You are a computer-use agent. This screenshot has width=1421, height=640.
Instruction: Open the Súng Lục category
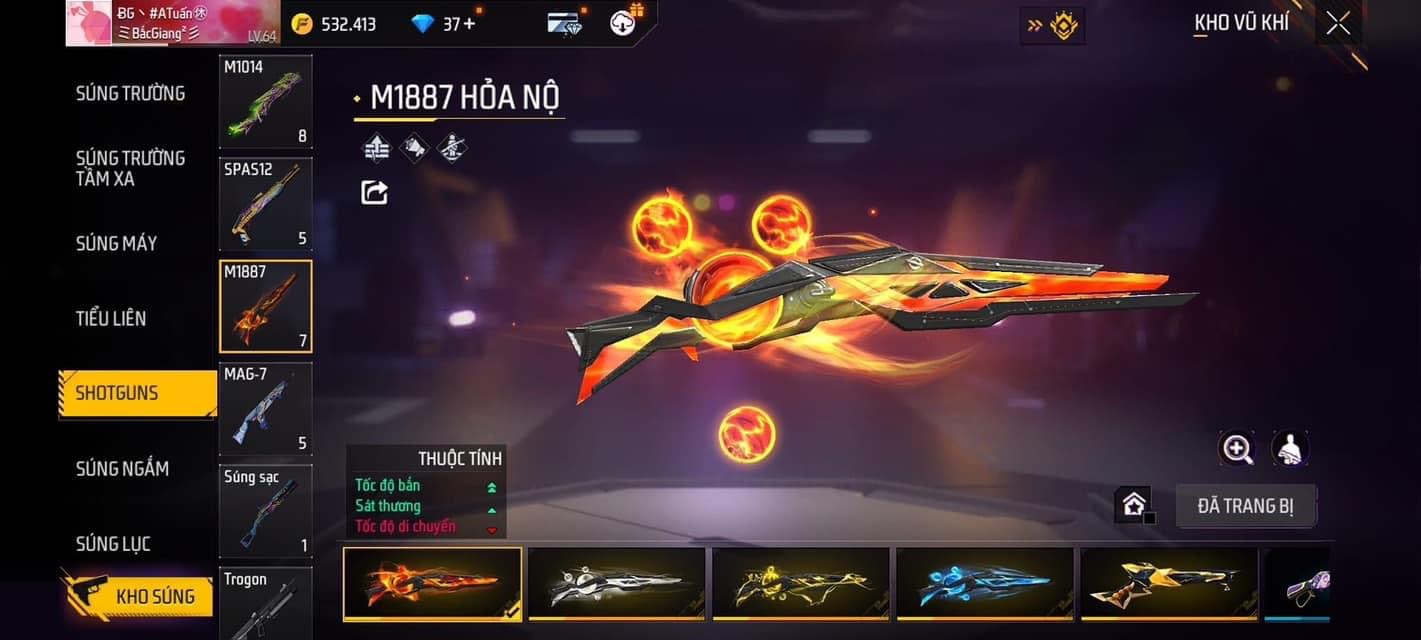(x=113, y=543)
